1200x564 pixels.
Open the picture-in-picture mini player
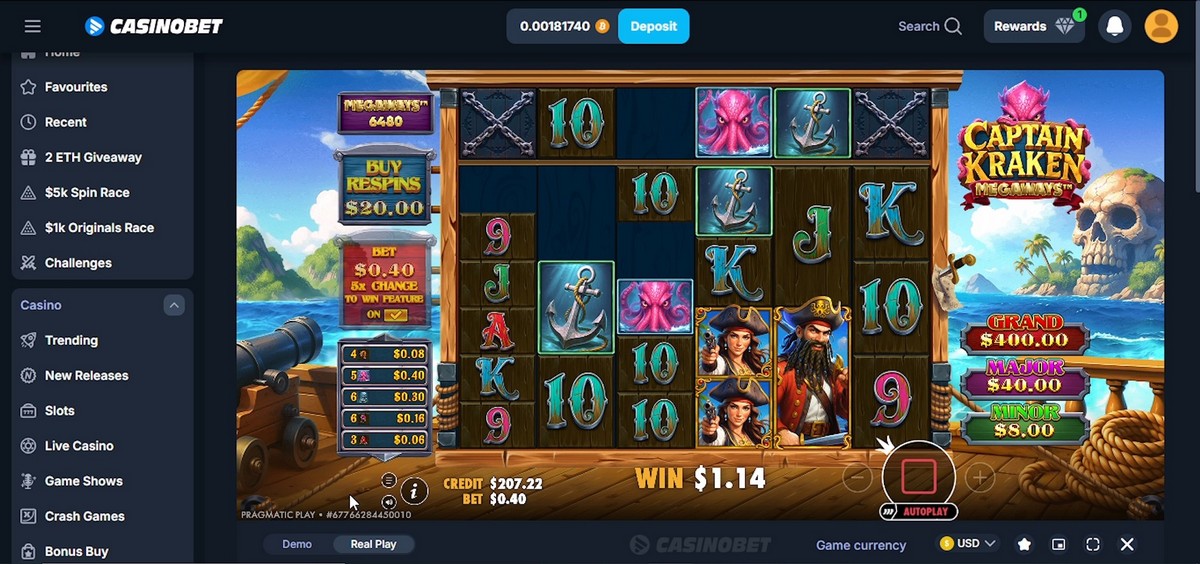(x=1058, y=544)
